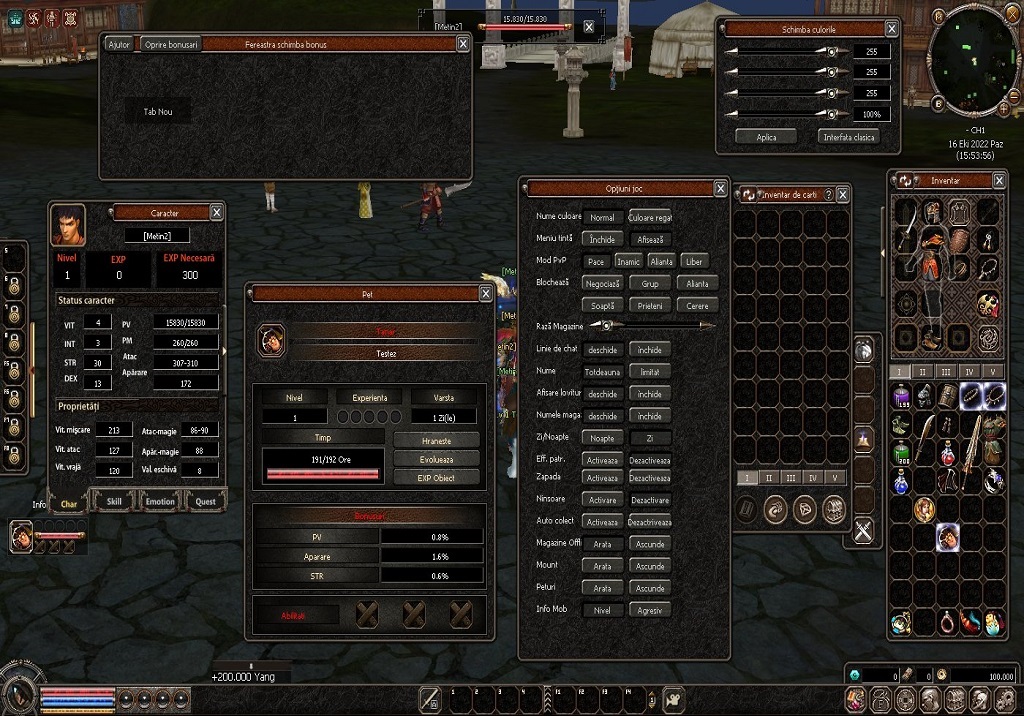Close the Opțiuni joc window

coord(720,188)
